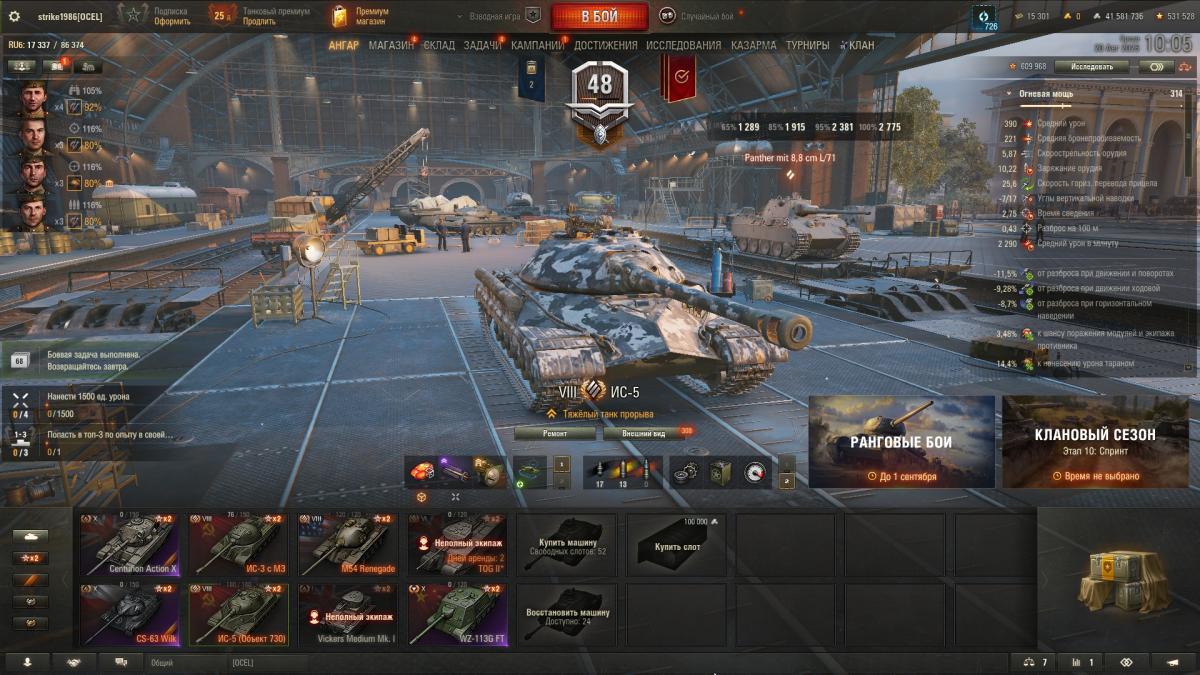Open the Внешний вид customization button
Viewport: 1200px width, 675px height.
point(641,434)
